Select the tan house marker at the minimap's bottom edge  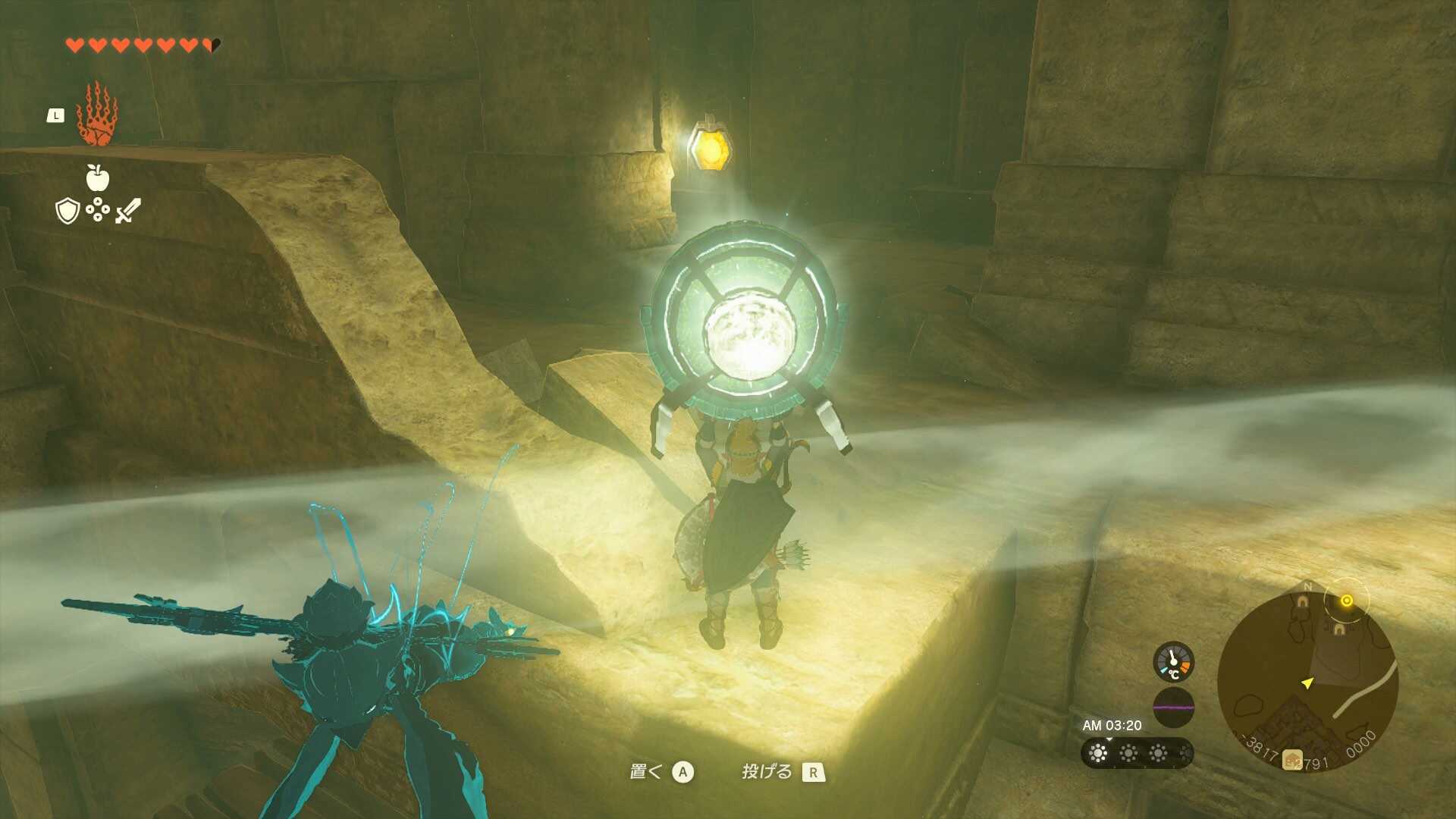pyautogui.click(x=1292, y=759)
